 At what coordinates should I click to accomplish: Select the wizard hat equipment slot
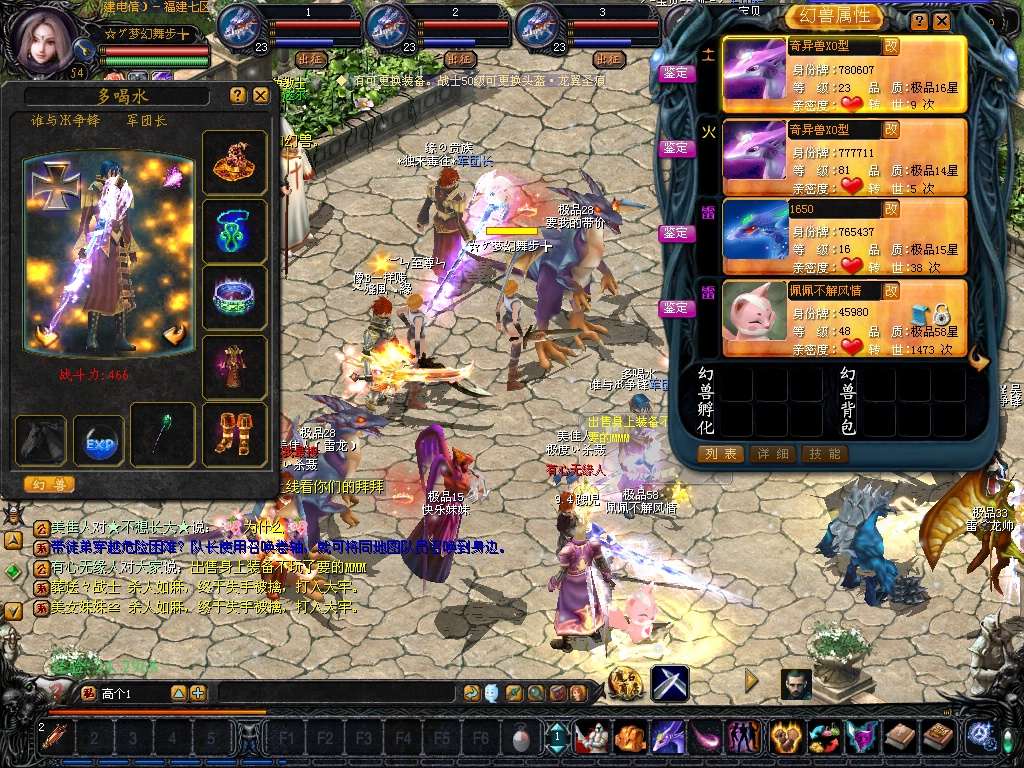(235, 161)
